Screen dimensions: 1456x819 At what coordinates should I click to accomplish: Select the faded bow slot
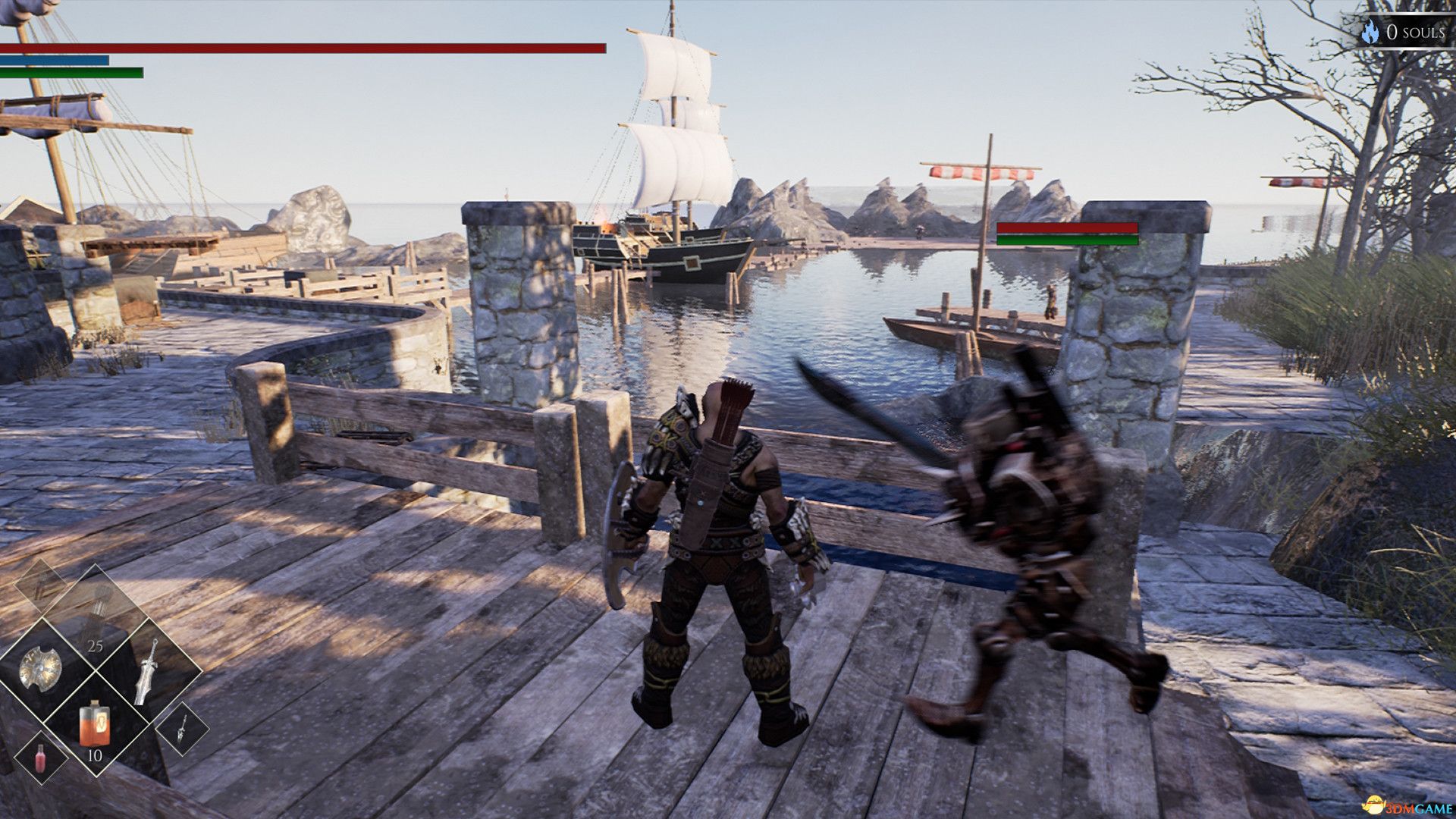pyautogui.click(x=39, y=586)
